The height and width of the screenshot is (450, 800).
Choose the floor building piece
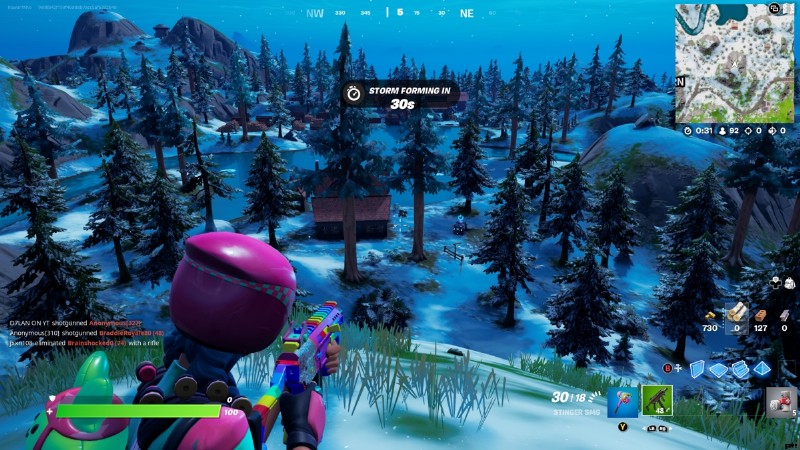point(718,369)
